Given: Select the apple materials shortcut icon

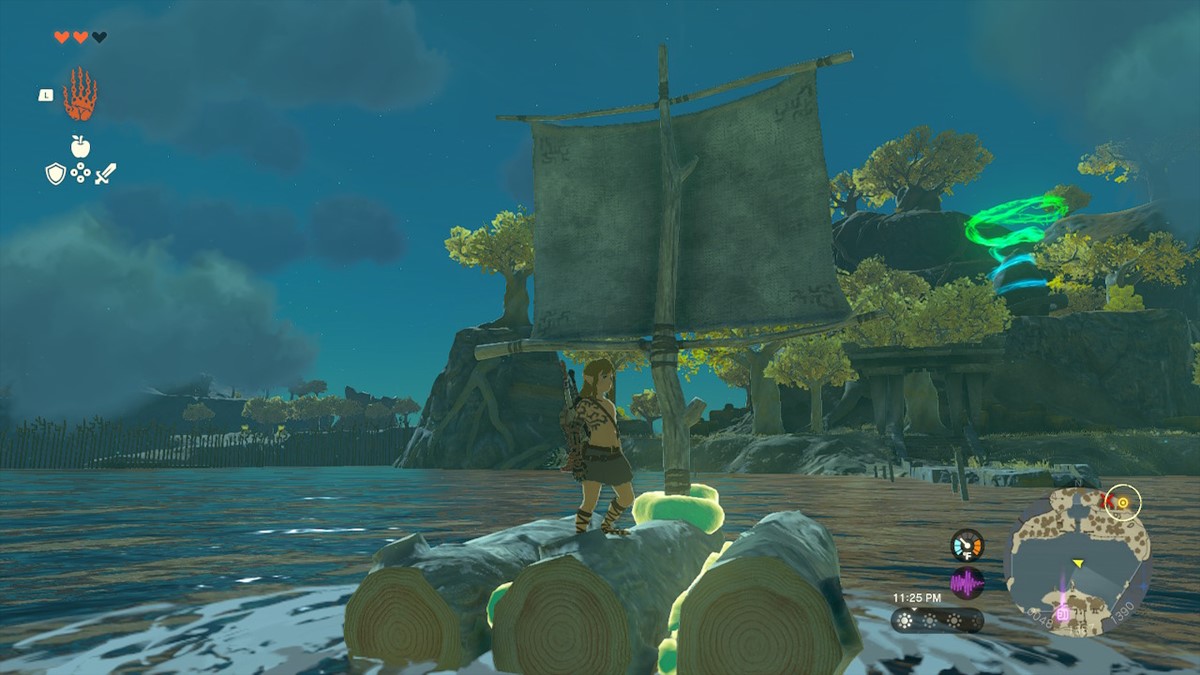Looking at the screenshot, I should tap(80, 146).
